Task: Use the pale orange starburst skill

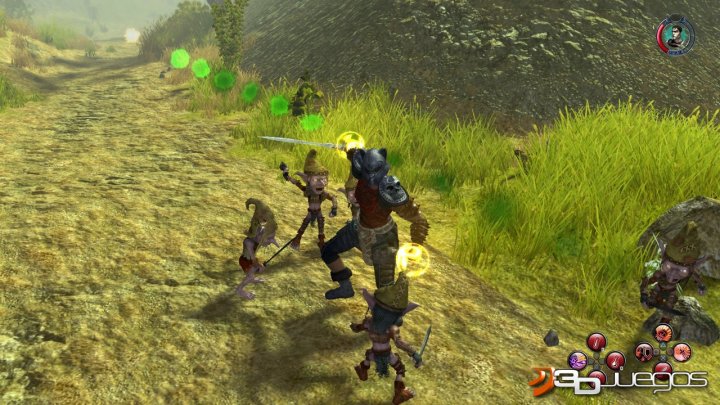Action: [682, 352]
